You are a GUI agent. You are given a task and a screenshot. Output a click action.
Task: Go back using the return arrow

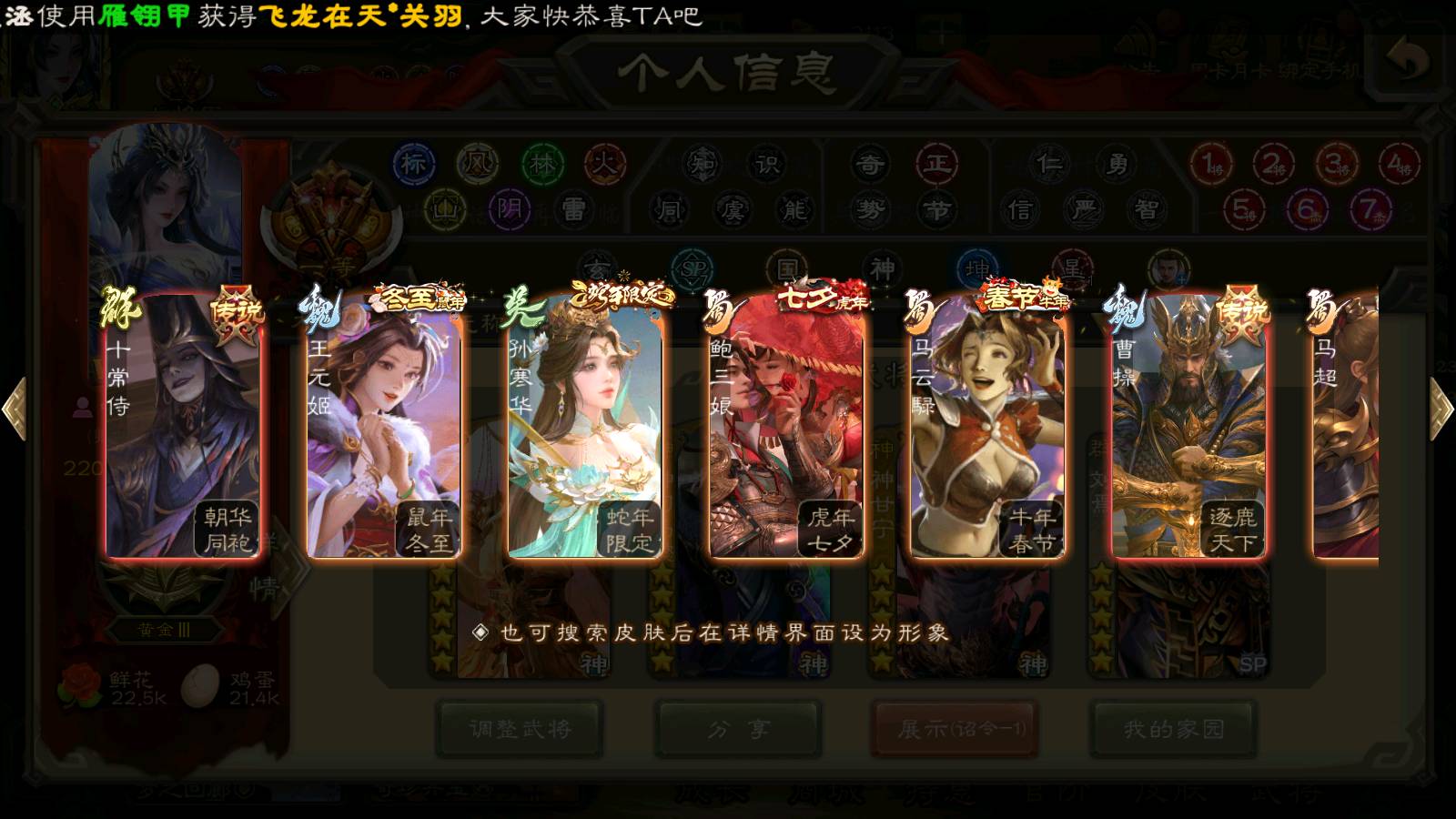click(1409, 60)
